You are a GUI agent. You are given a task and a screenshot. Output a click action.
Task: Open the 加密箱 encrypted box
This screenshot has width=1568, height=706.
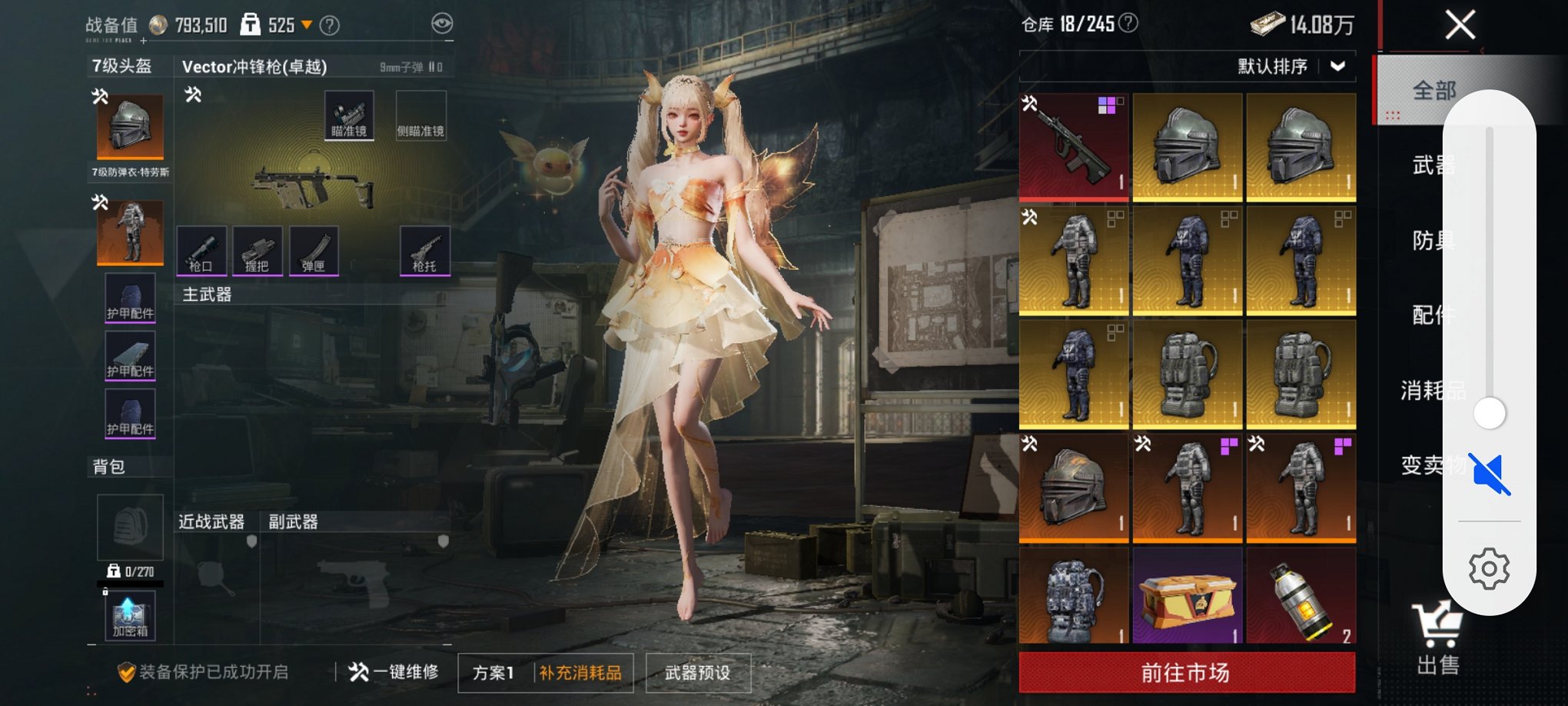coord(129,615)
